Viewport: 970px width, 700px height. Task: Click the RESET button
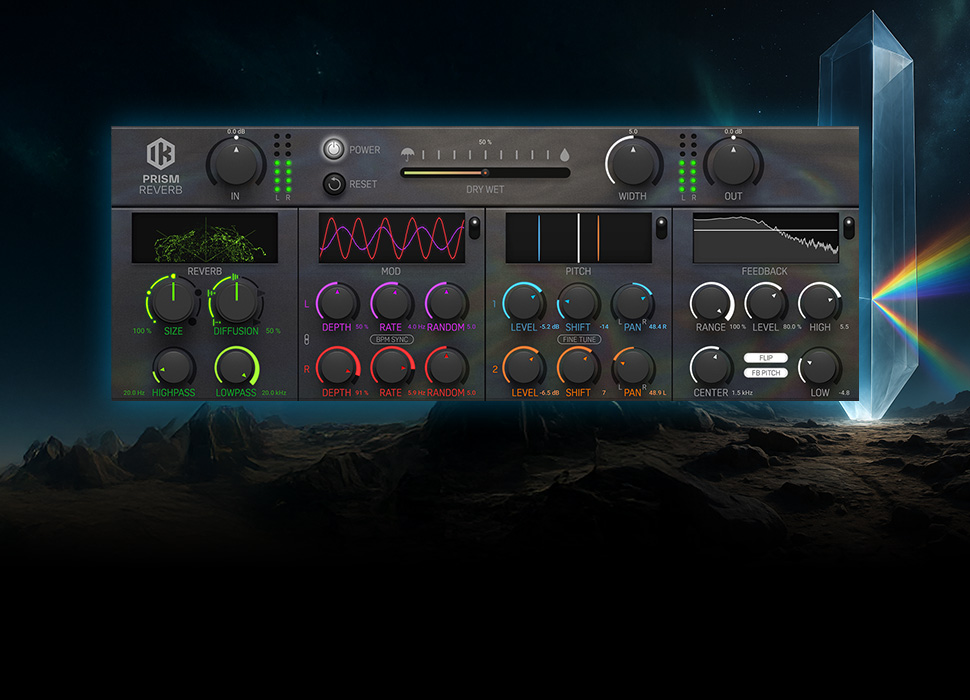[x=334, y=184]
